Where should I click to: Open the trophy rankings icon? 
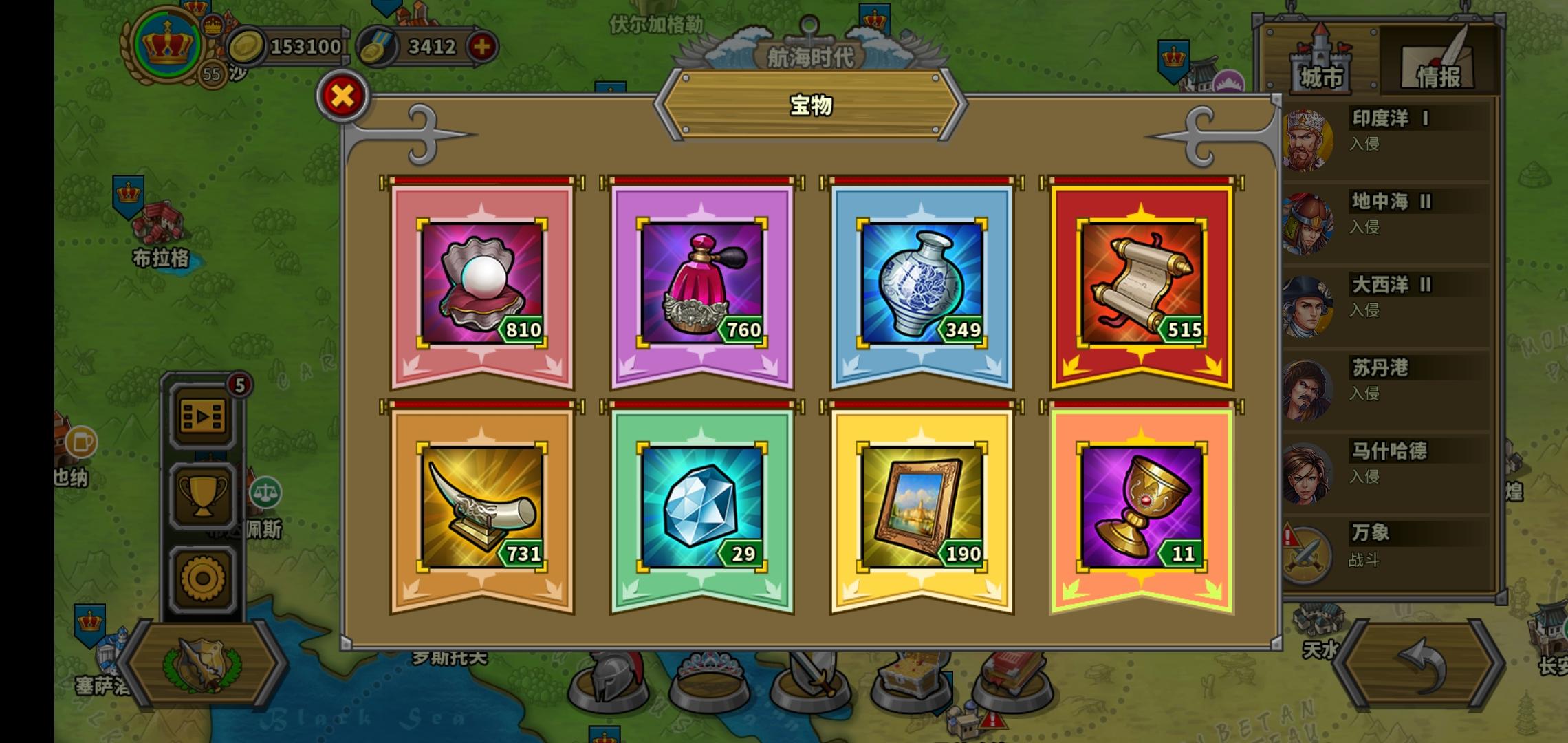pos(202,495)
